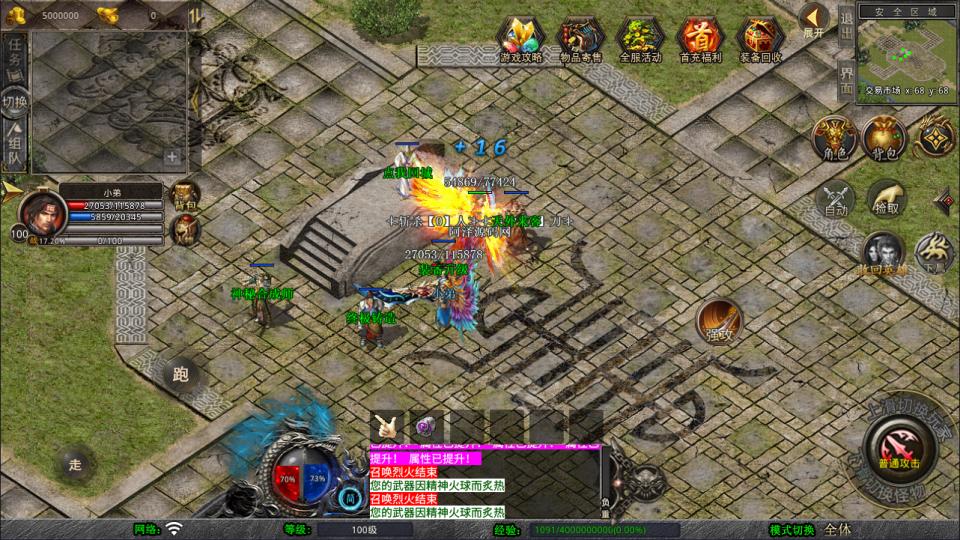Click the 展开 expand arrow

pos(813,19)
